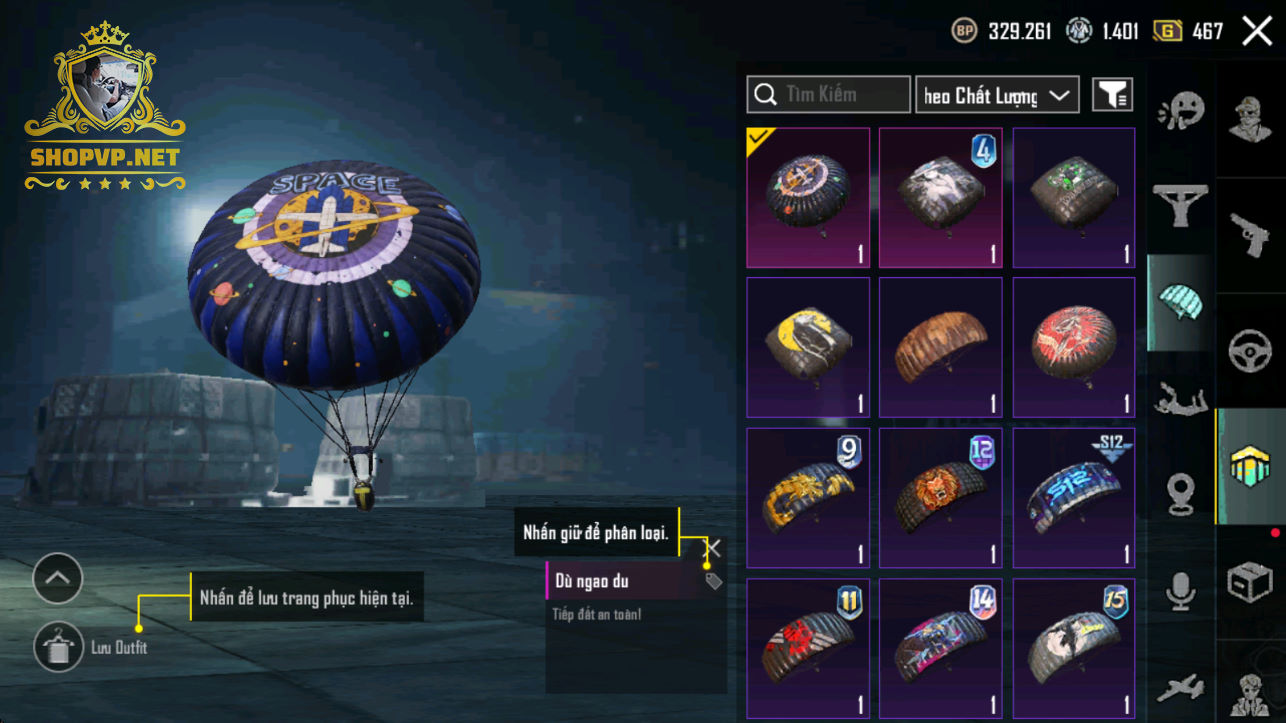Pick the red patterned parachute

(1074, 347)
